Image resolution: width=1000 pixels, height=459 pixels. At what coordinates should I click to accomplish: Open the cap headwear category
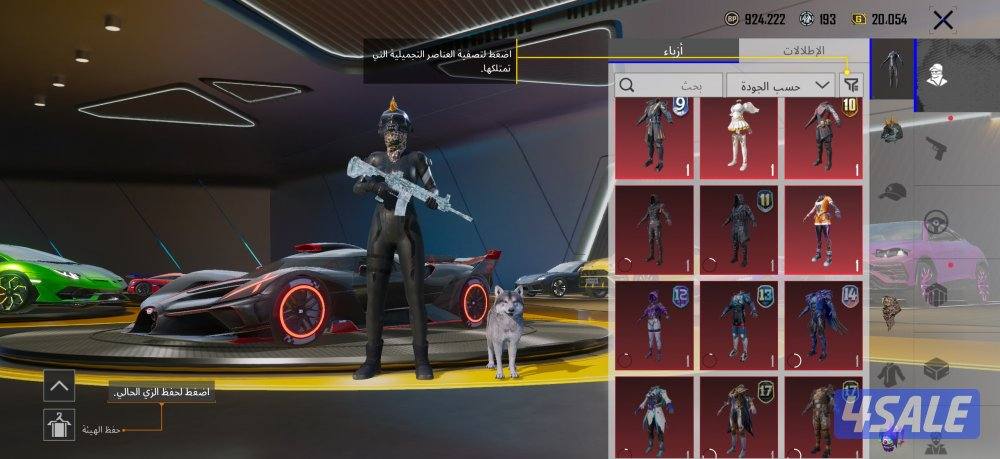coord(892,190)
